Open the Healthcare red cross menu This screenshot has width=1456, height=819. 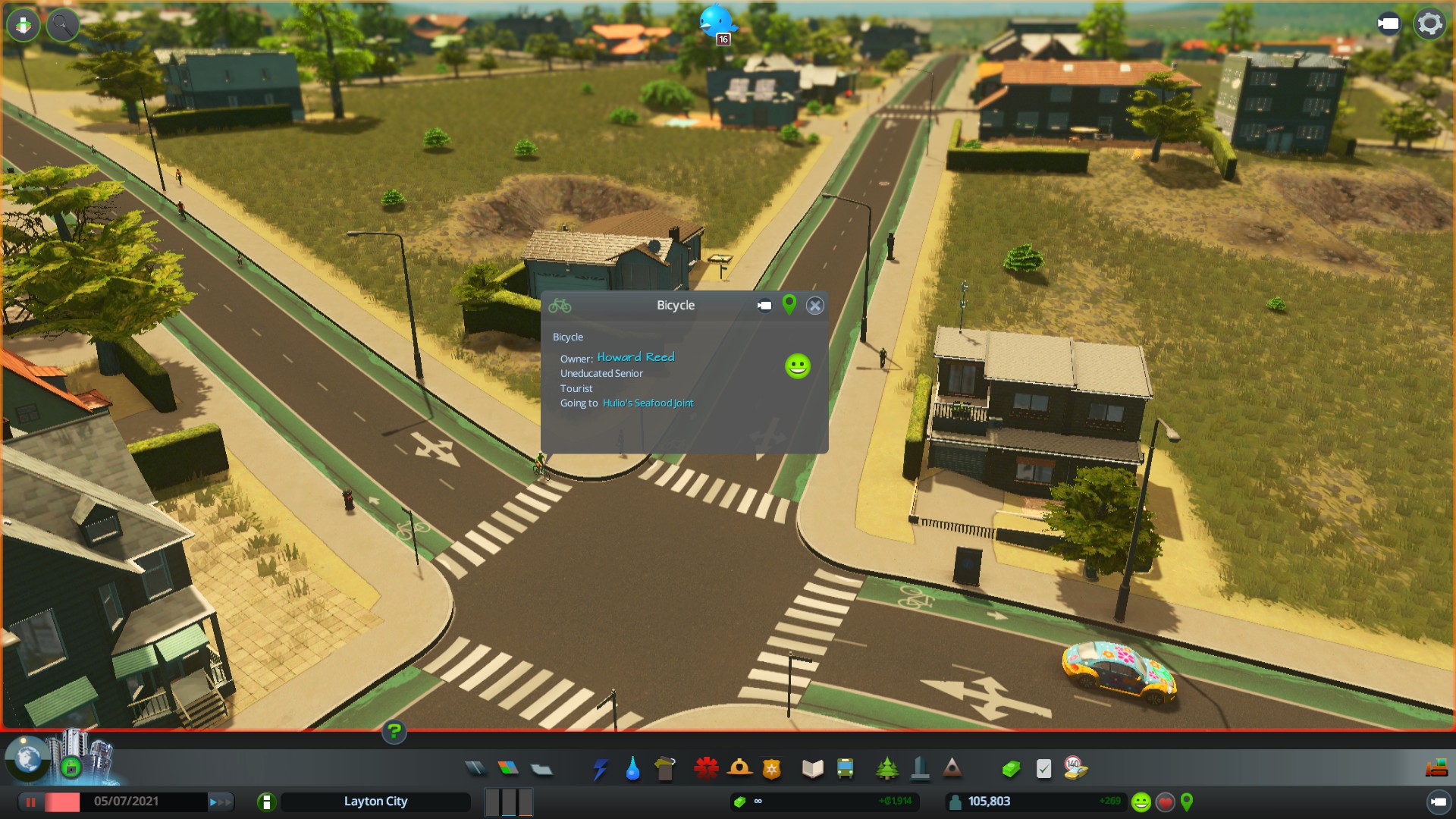706,769
